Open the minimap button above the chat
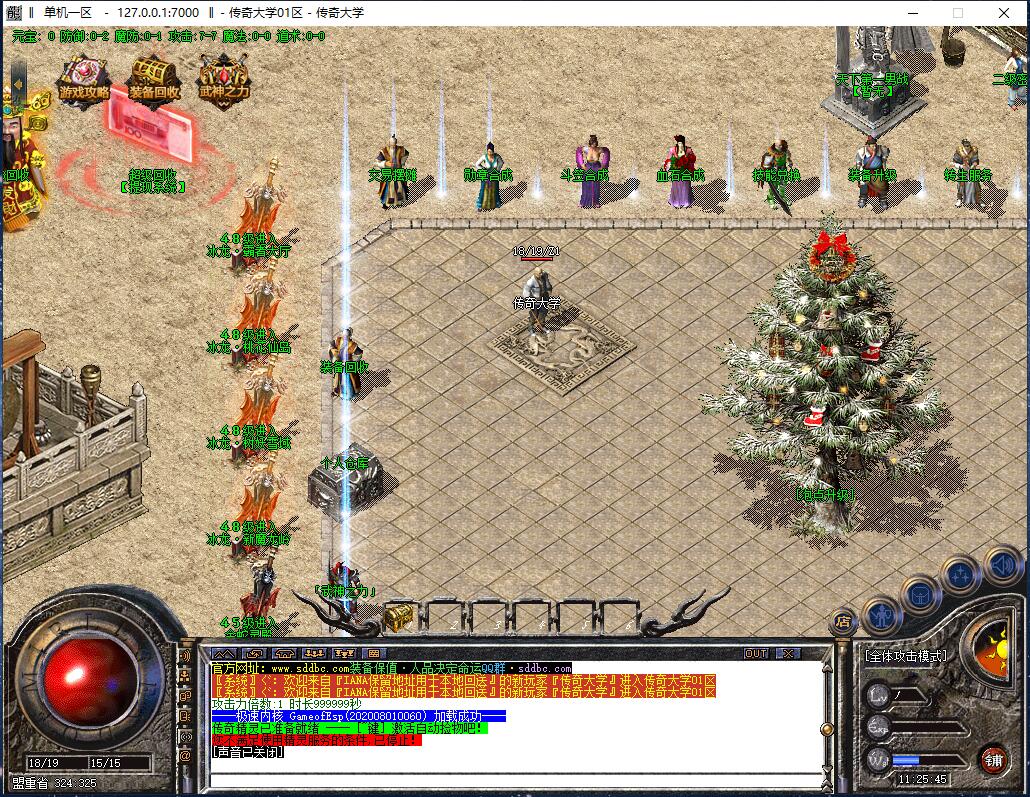This screenshot has width=1030, height=797. click(225, 653)
